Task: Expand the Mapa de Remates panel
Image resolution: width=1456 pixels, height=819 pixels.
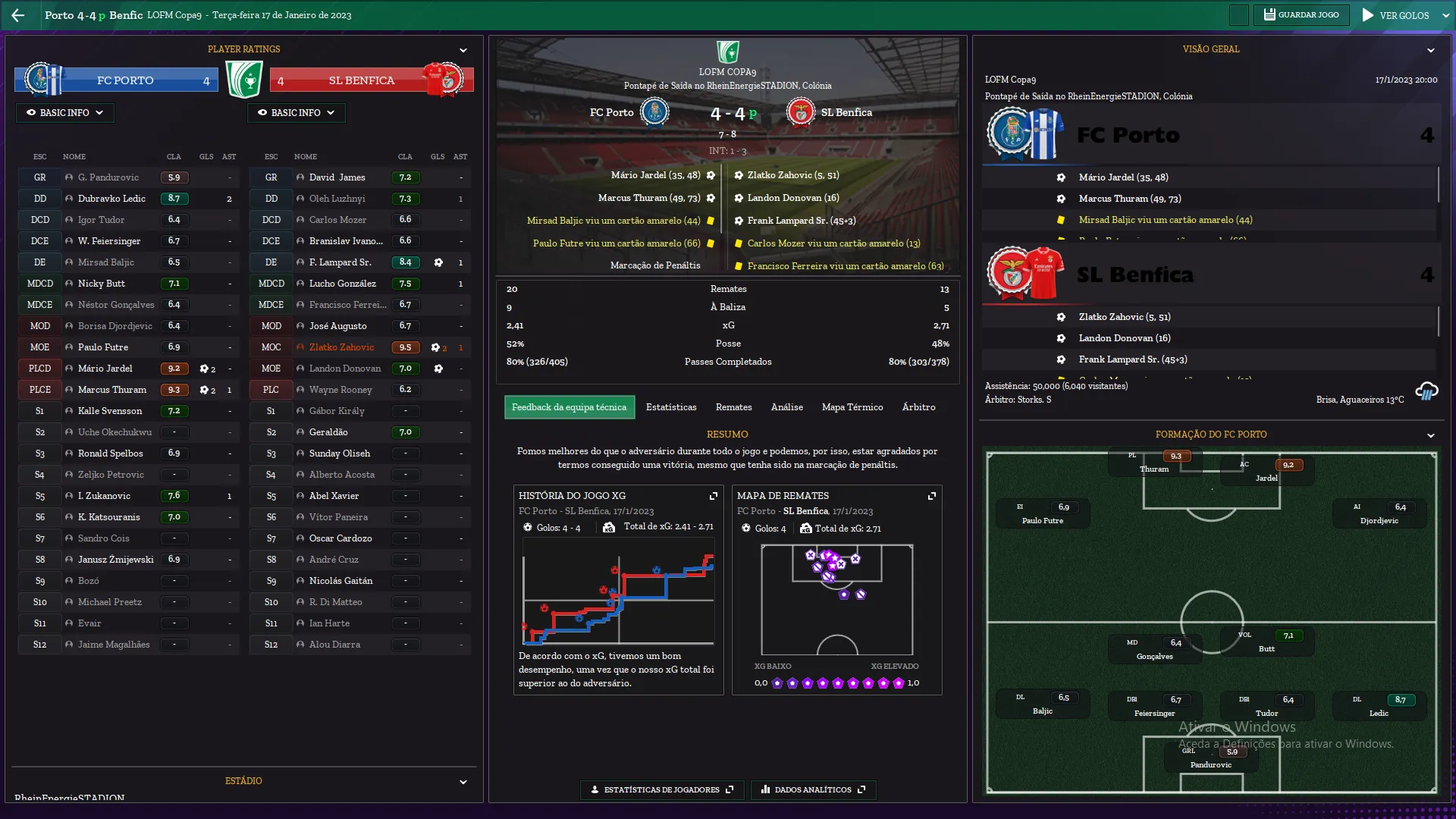Action: click(931, 496)
